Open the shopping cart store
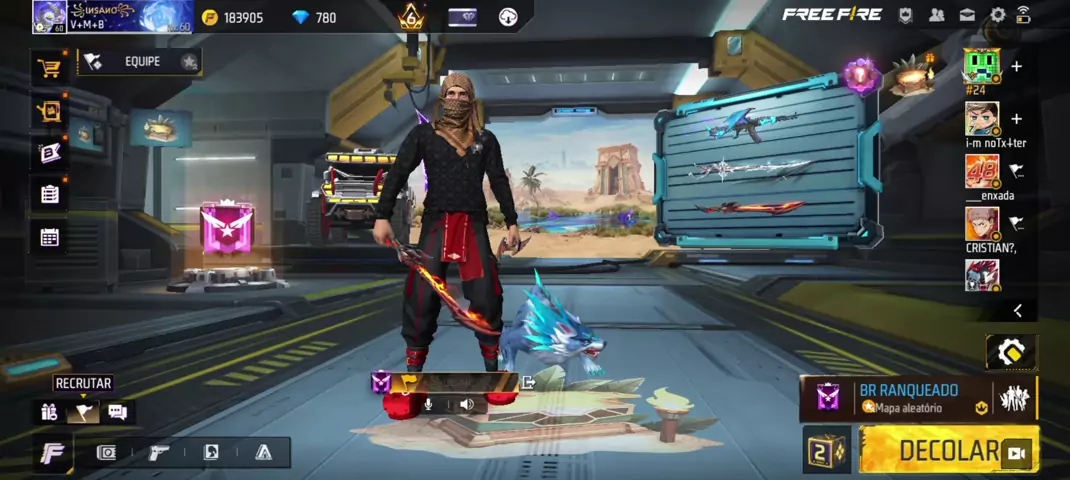The image size is (1070, 480). point(49,68)
